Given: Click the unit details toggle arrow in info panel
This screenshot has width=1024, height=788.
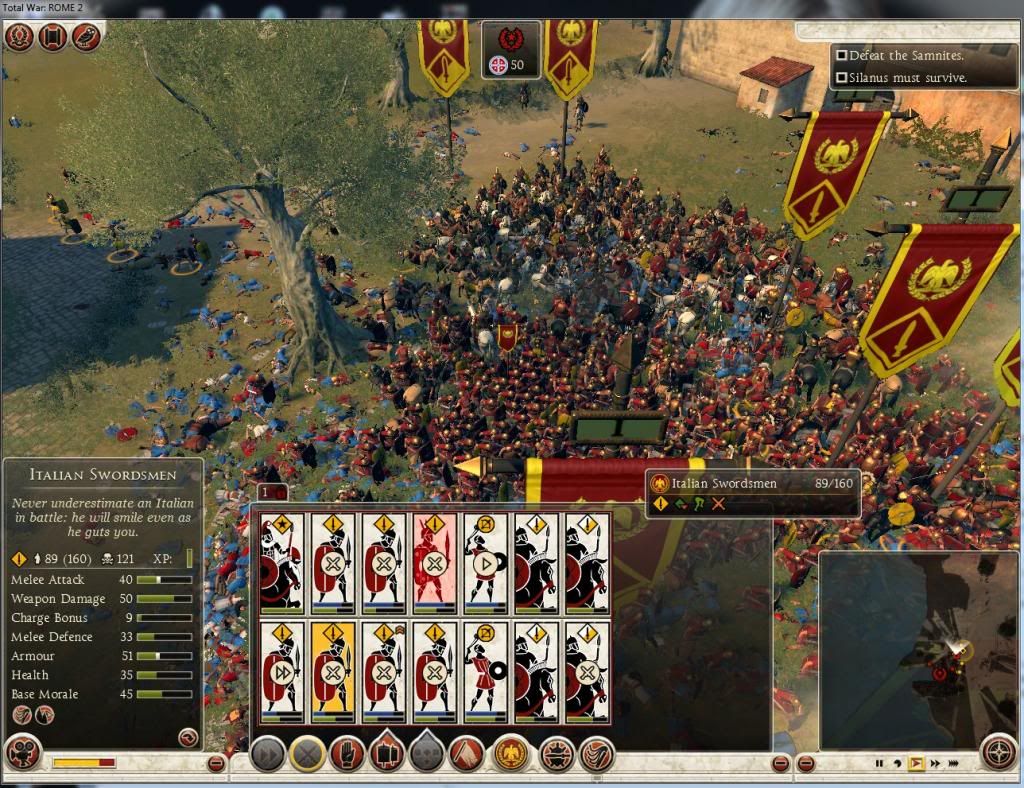Looking at the screenshot, I should [x=186, y=737].
